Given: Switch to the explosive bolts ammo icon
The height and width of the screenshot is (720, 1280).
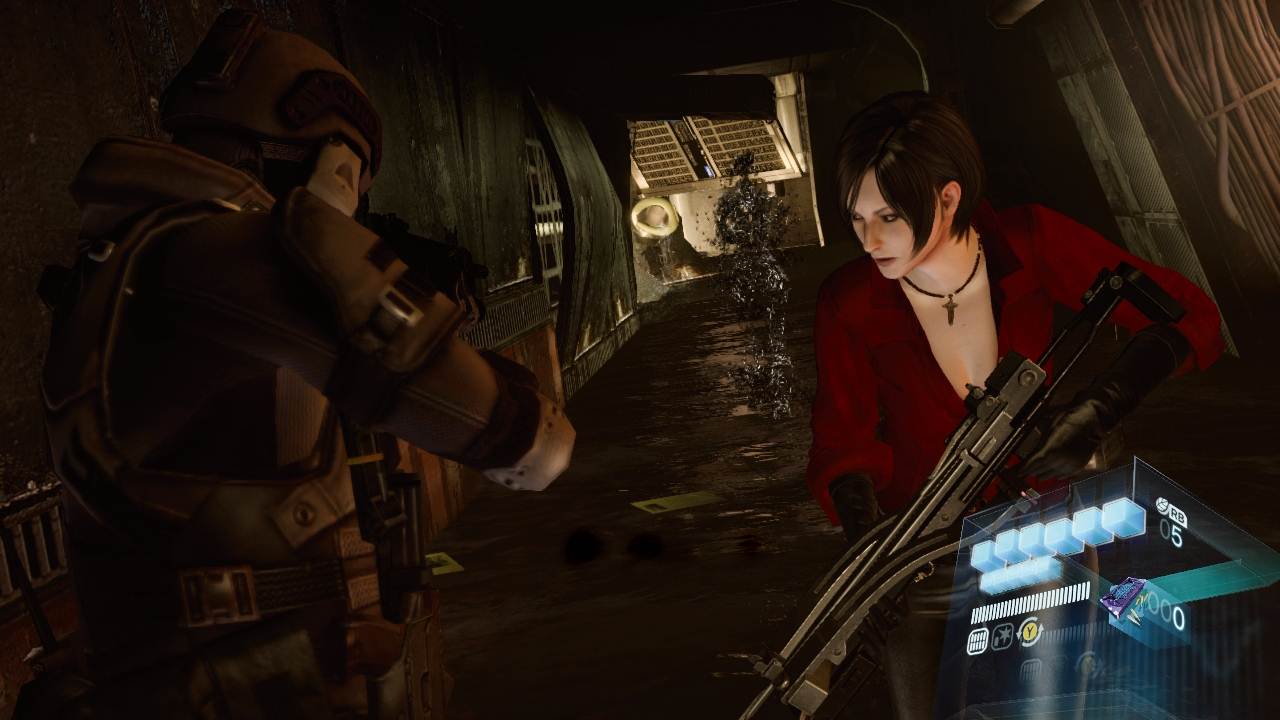Looking at the screenshot, I should [1002, 636].
